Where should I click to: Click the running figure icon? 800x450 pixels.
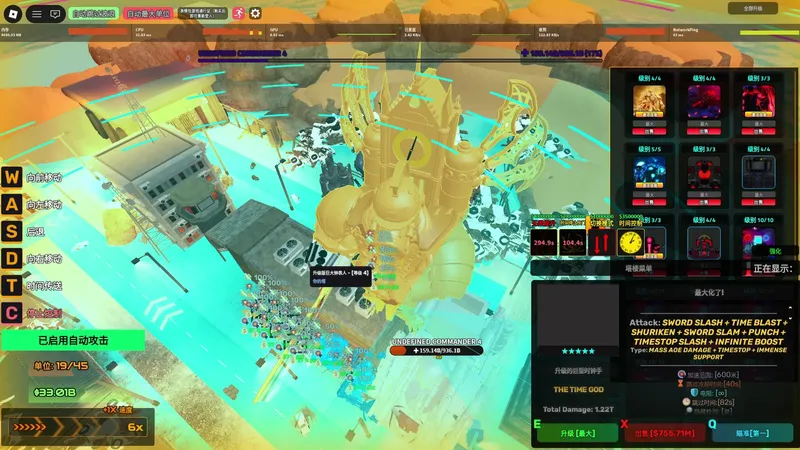[x=238, y=14]
